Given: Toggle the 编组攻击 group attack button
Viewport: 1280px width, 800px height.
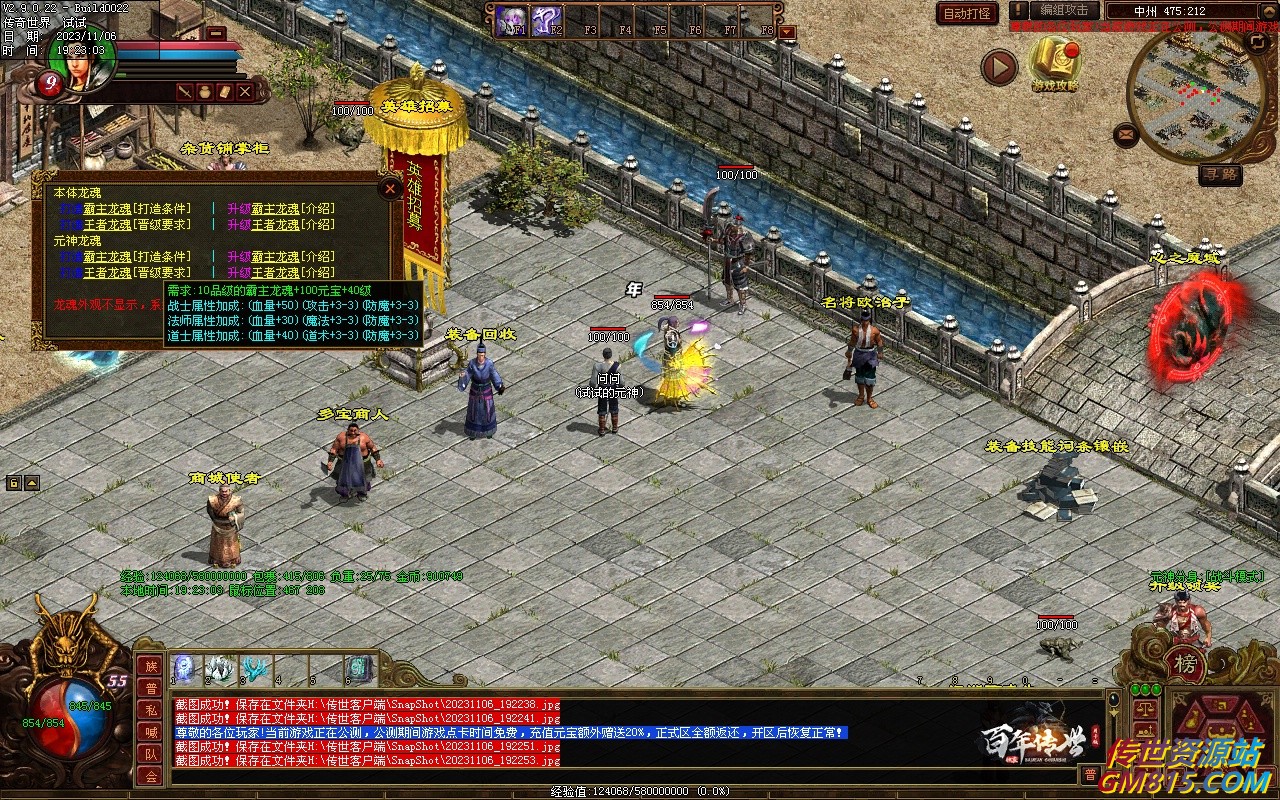Looking at the screenshot, I should 1064,10.
